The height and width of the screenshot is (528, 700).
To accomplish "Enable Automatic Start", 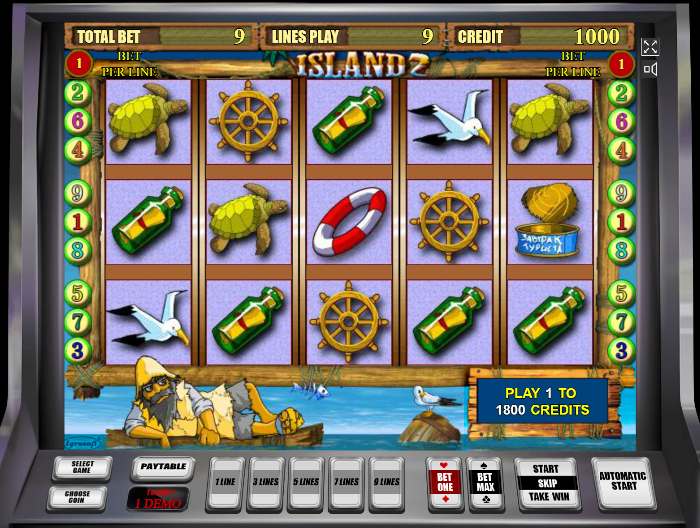I will (623, 482).
